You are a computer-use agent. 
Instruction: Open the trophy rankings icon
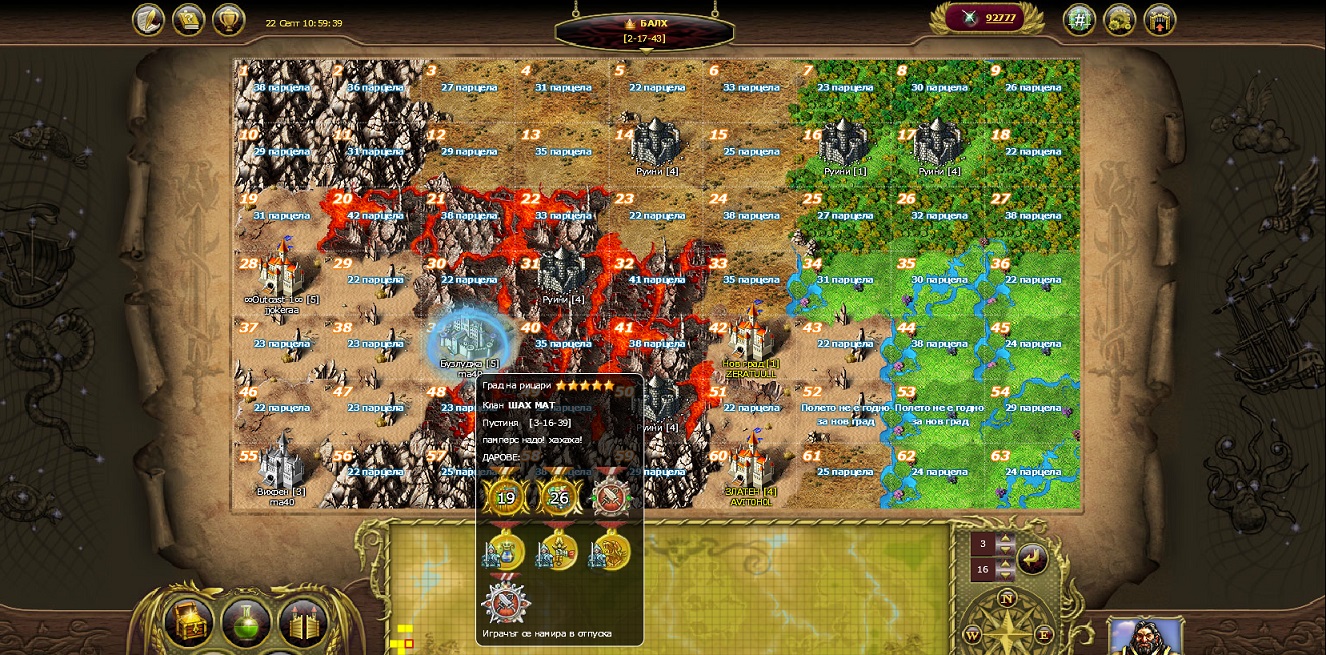click(229, 20)
